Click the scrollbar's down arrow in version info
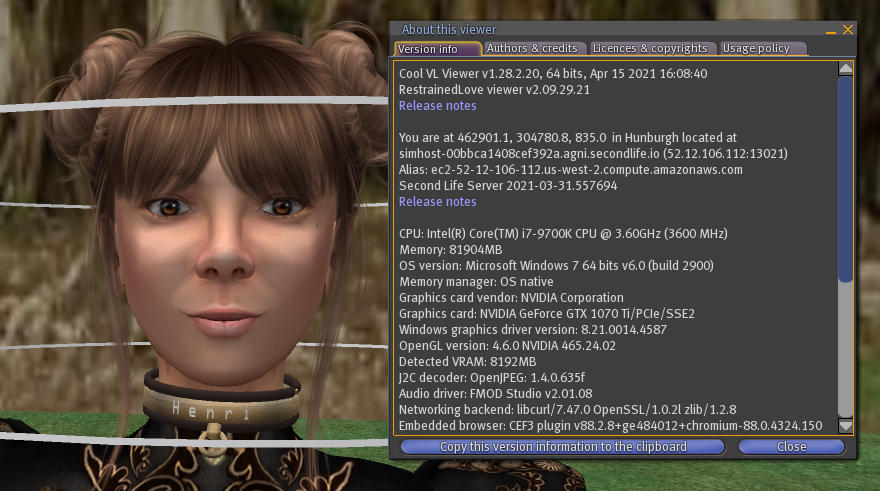 845,425
